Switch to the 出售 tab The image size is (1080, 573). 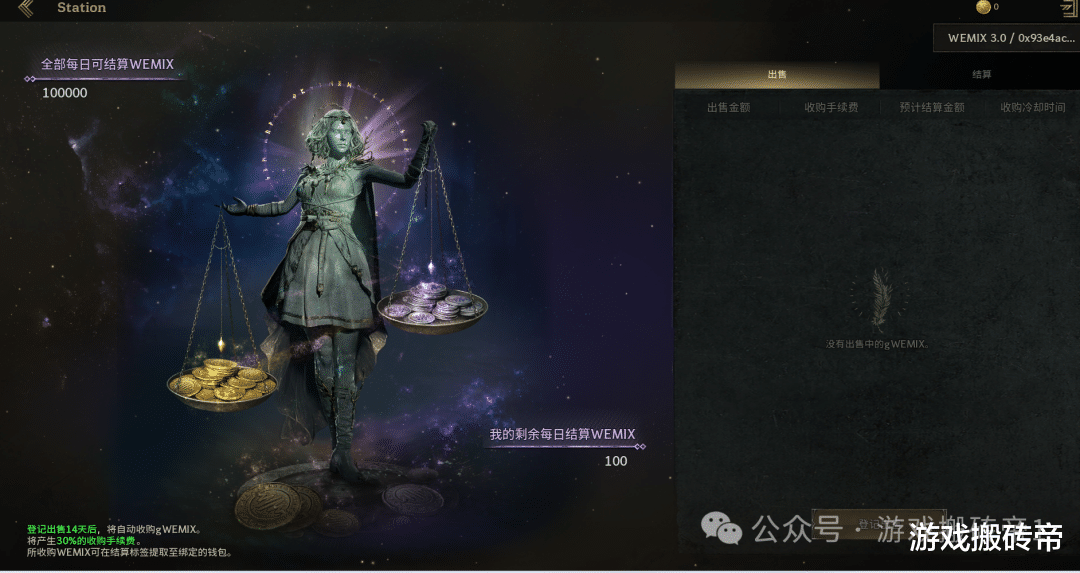777,75
